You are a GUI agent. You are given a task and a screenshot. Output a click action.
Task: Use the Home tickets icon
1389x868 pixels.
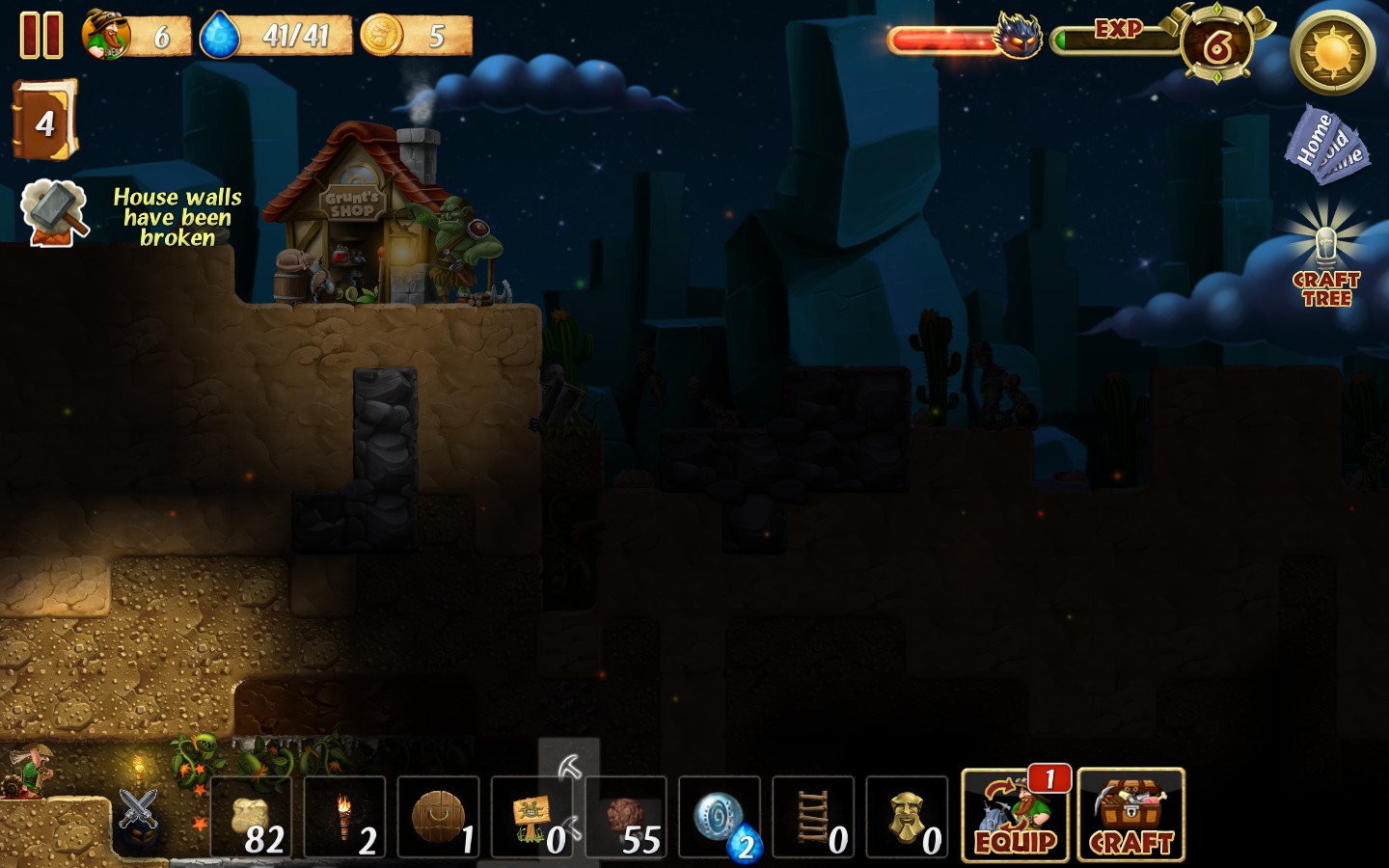click(1326, 145)
